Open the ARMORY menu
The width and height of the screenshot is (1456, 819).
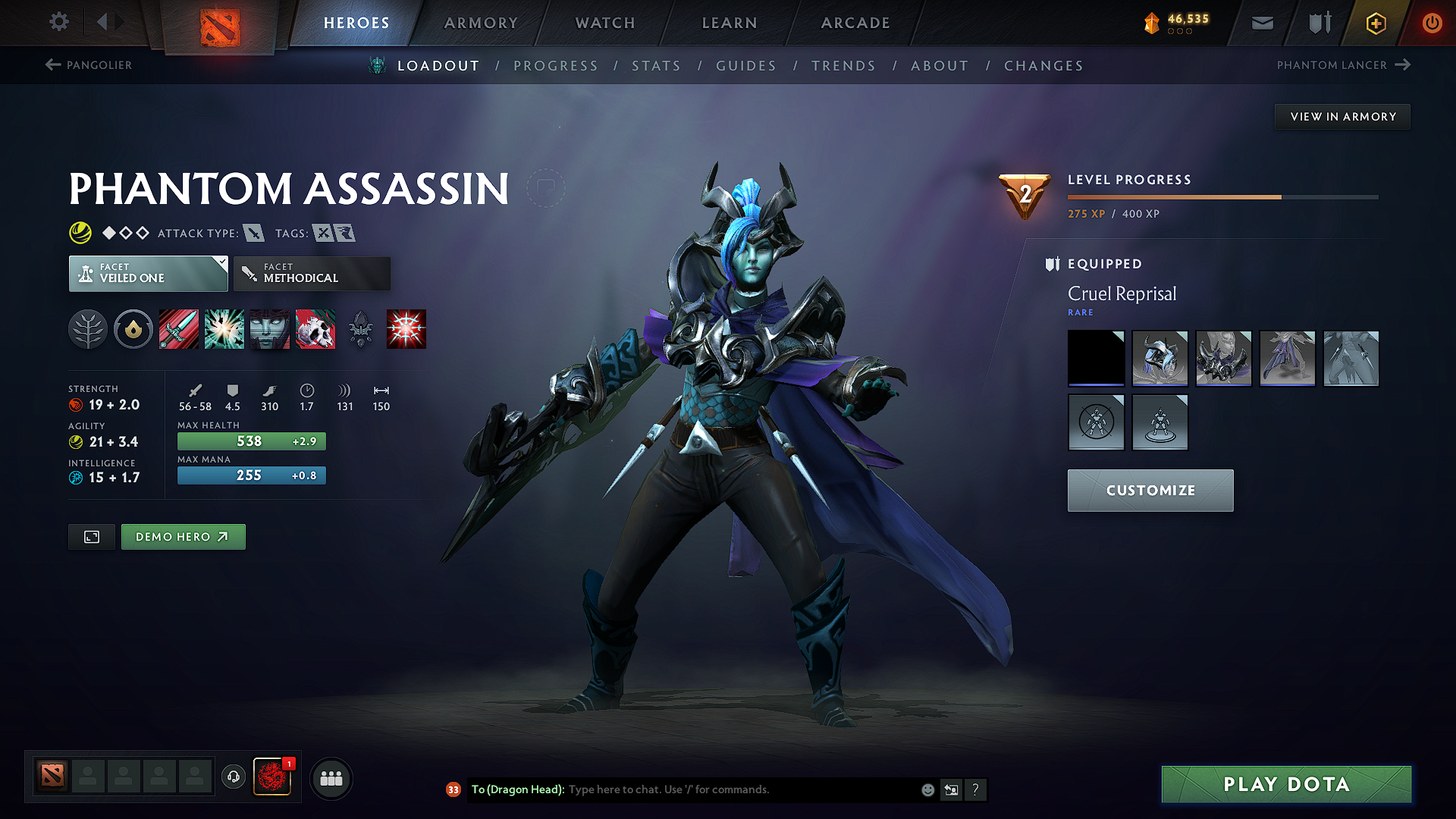[x=481, y=23]
